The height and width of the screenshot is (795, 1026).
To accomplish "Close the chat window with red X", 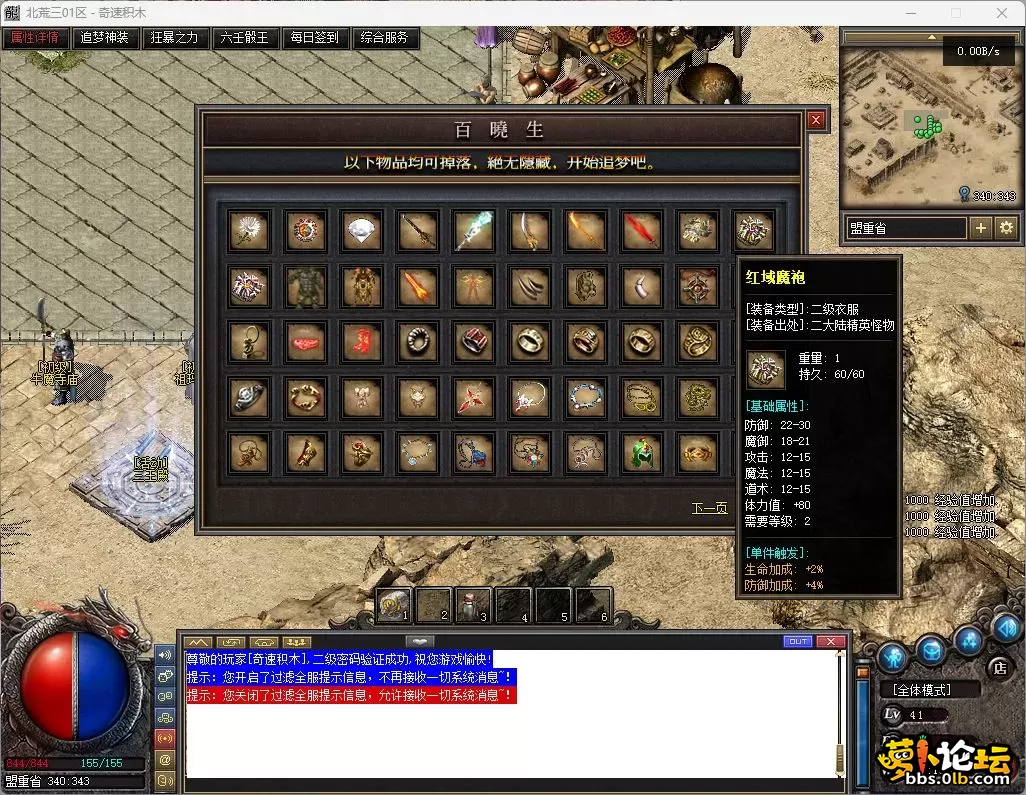I will pos(830,641).
